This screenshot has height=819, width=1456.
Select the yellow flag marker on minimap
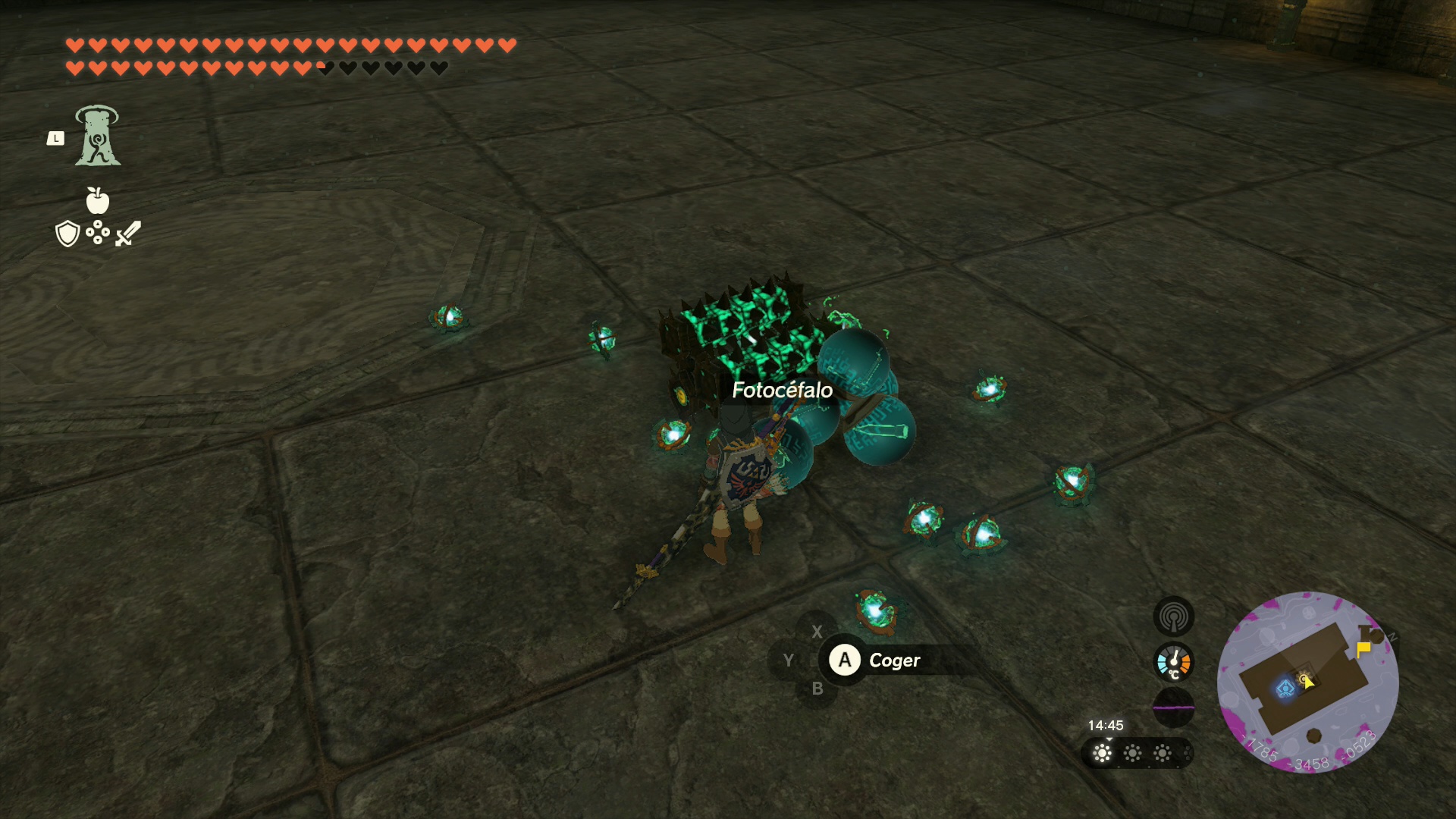pyautogui.click(x=1363, y=649)
